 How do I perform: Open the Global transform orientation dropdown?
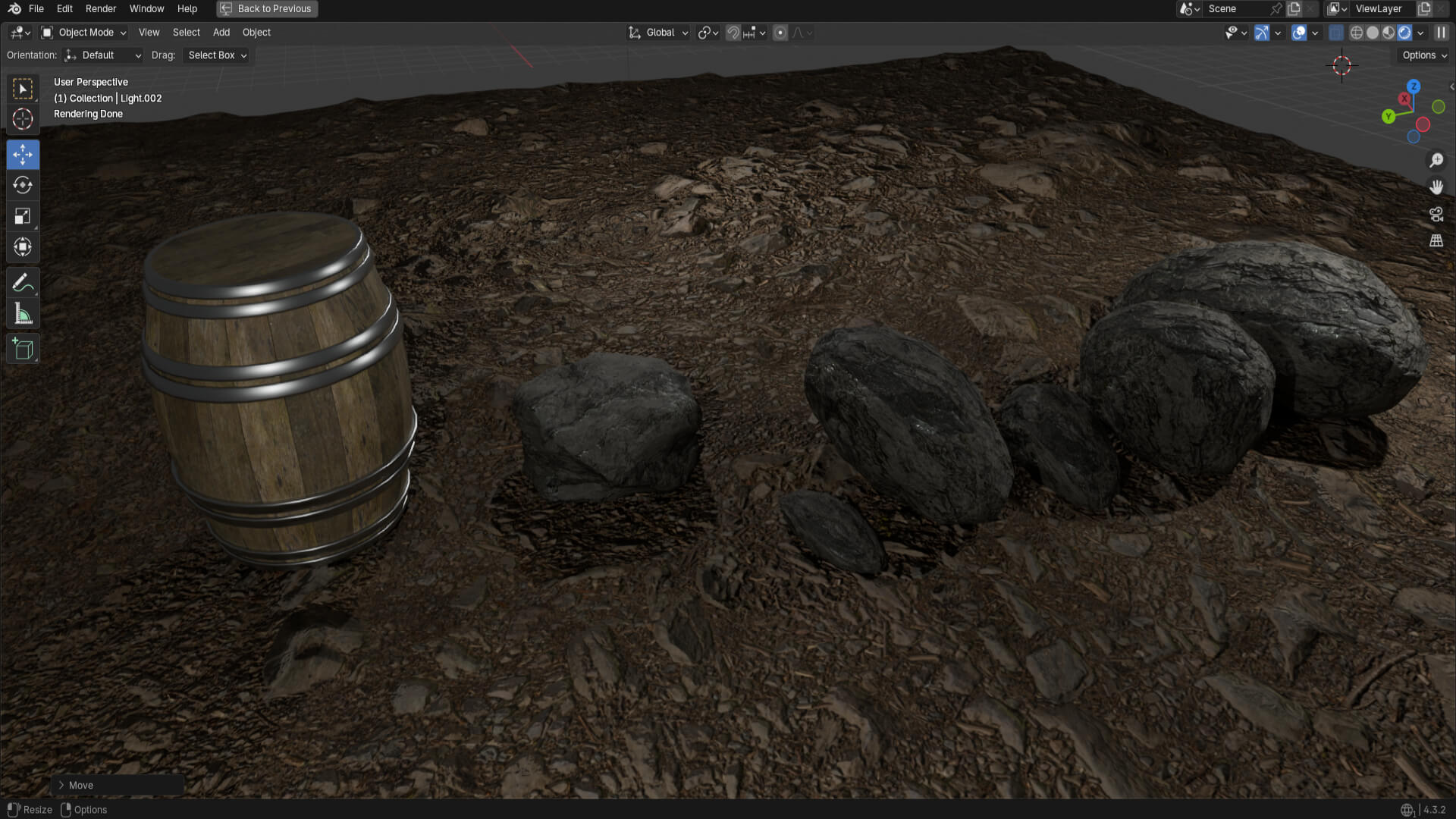(659, 33)
